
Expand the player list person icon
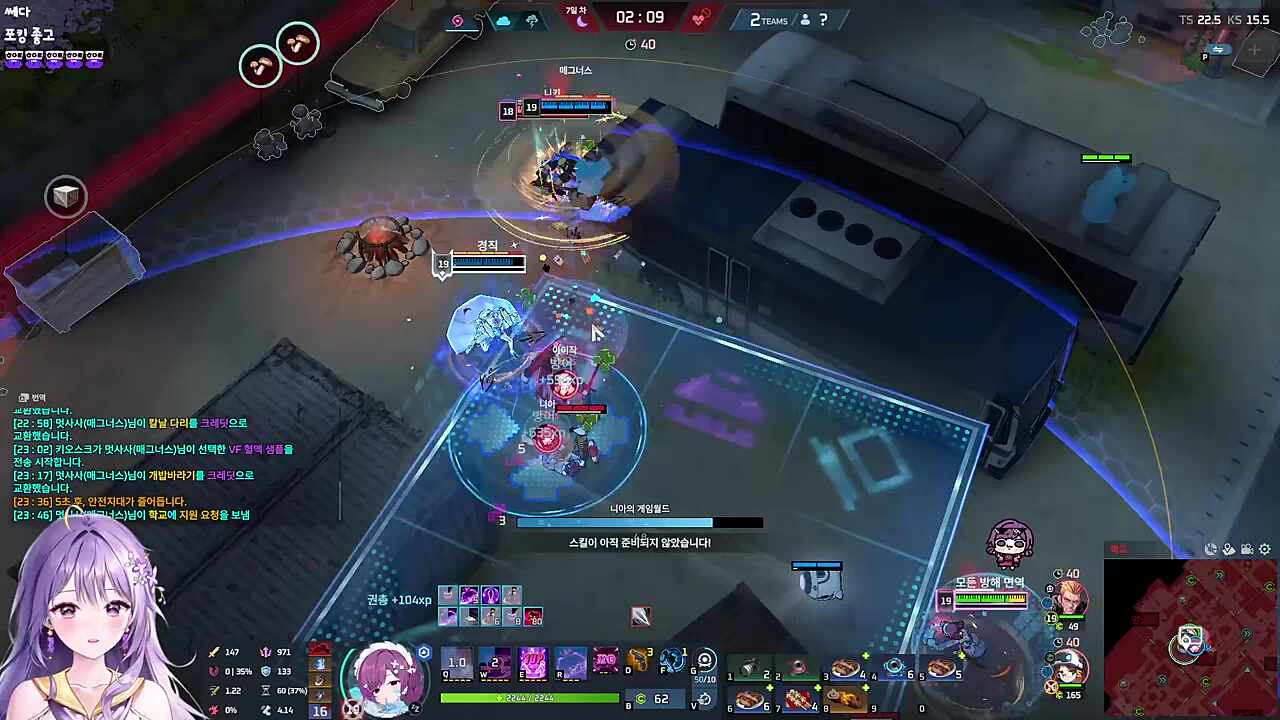(805, 20)
